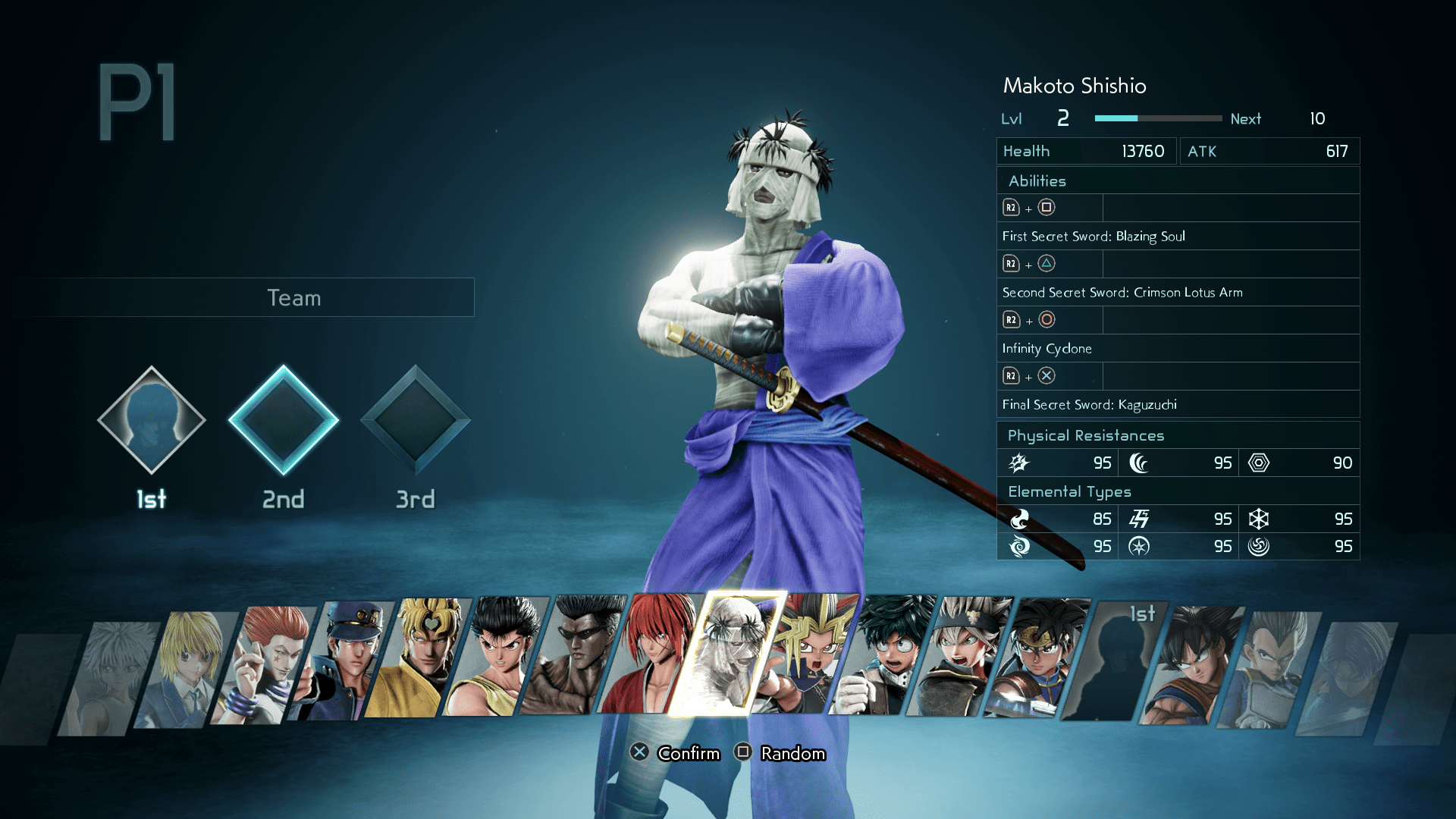Viewport: 1456px width, 819px height.
Task: Select the 3rd team slot diamond
Action: [x=415, y=420]
